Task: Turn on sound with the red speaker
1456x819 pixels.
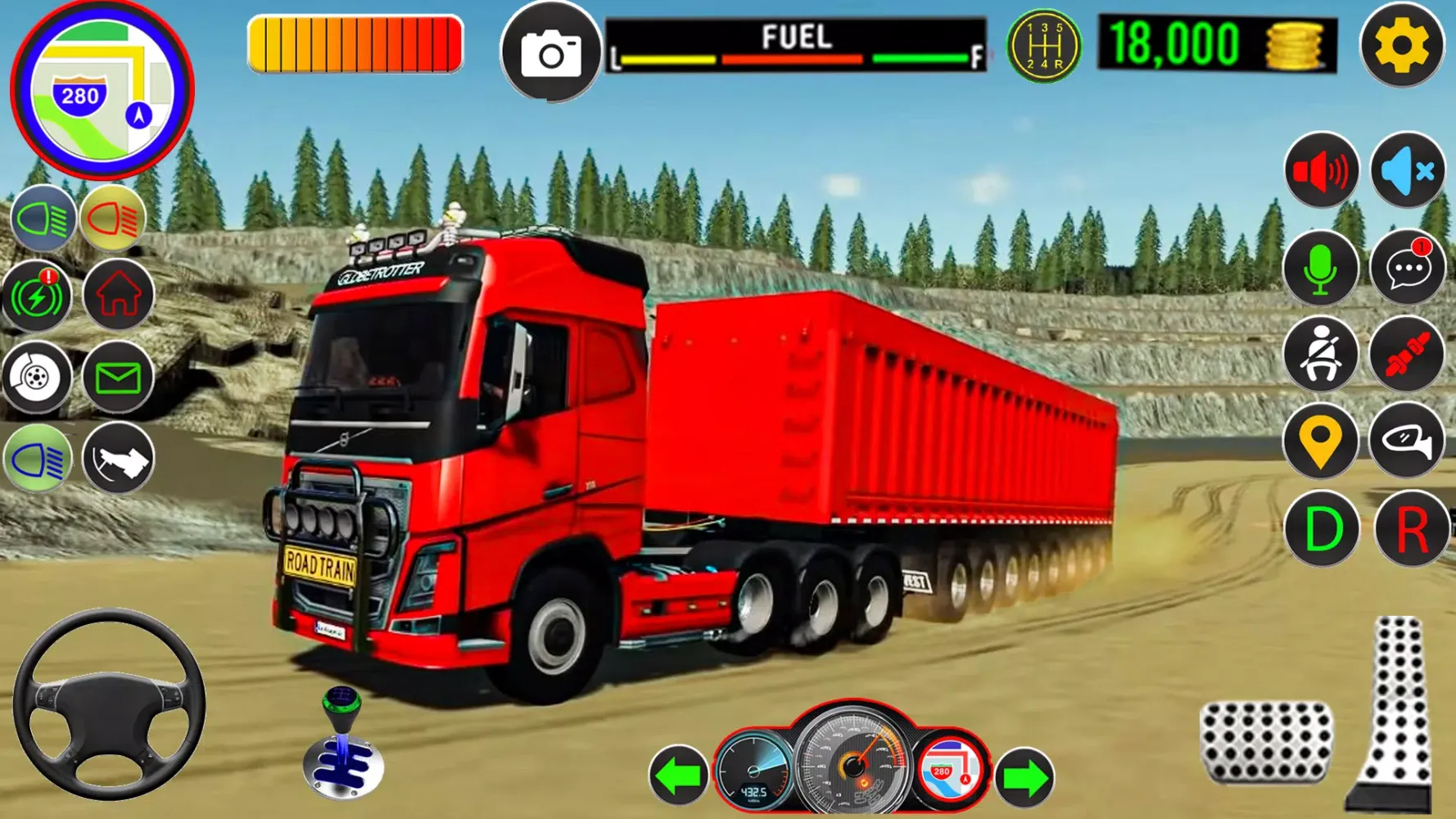Action: click(1321, 171)
